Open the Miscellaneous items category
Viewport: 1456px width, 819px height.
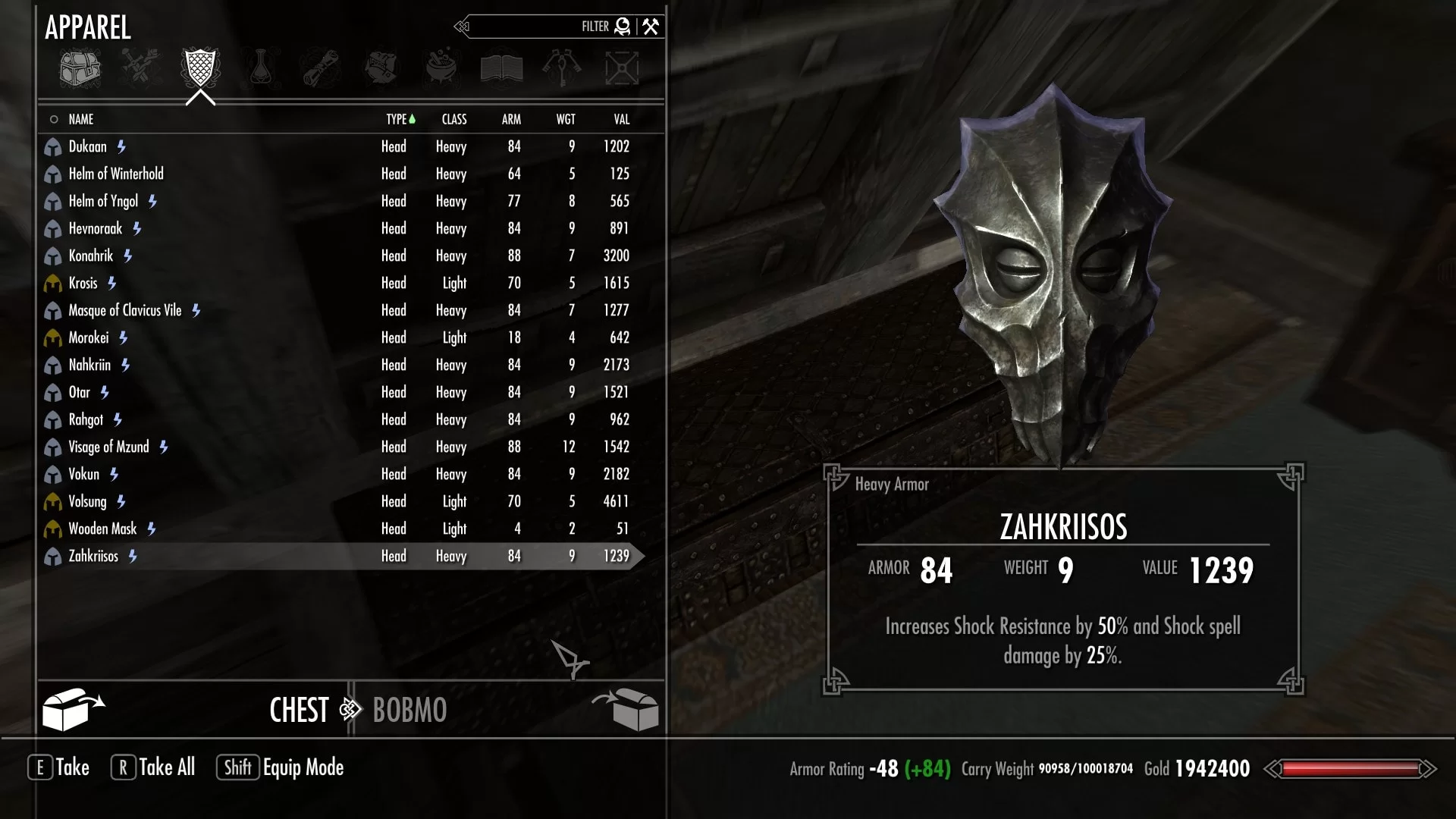[623, 67]
